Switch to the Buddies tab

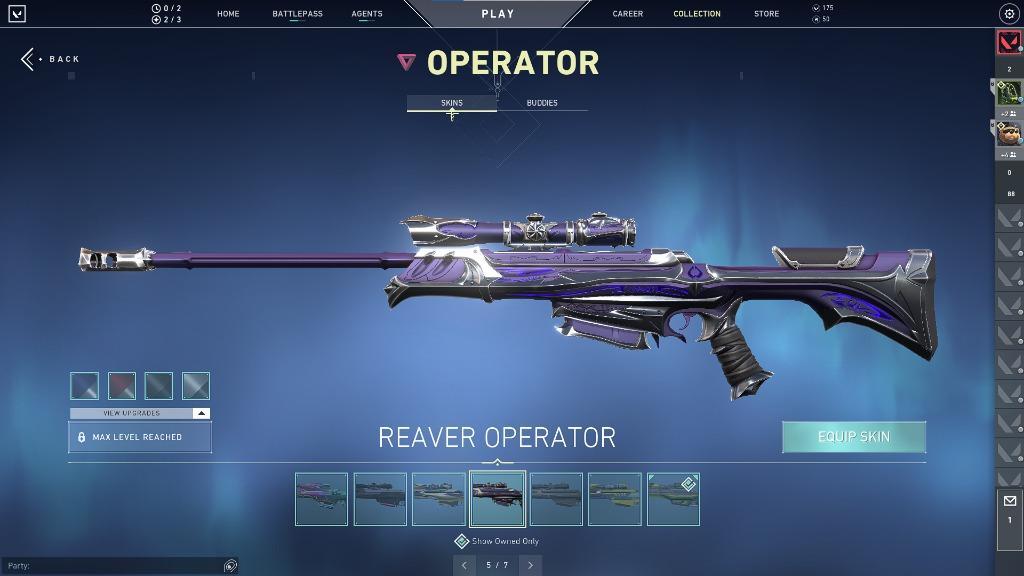[x=542, y=103]
